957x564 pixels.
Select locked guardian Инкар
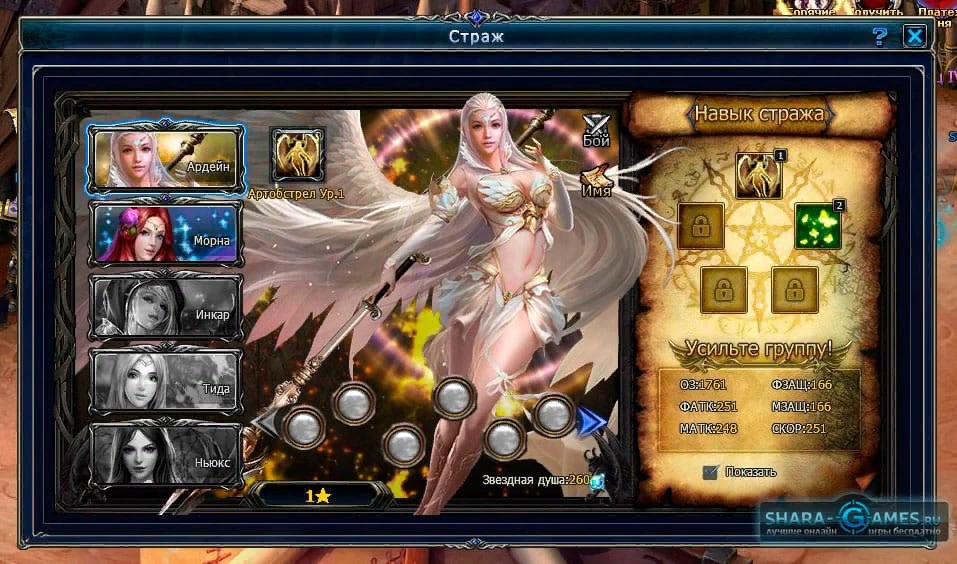tap(166, 307)
